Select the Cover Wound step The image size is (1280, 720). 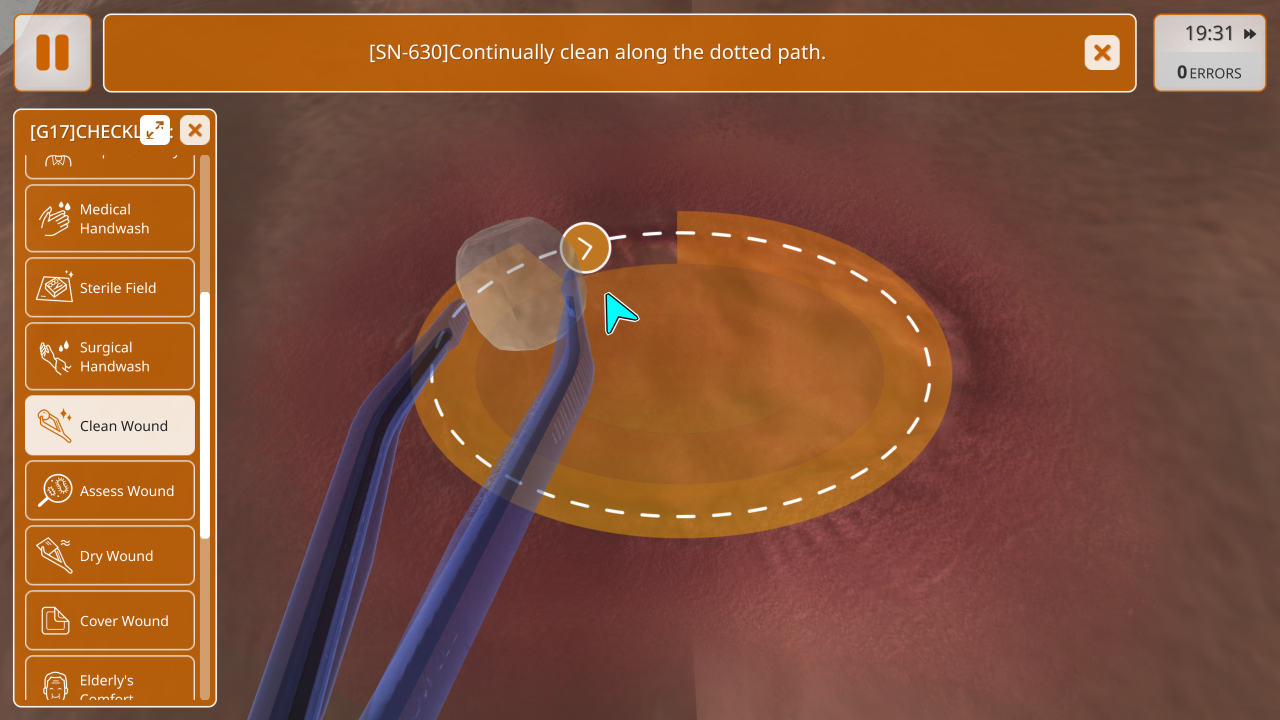(110, 621)
